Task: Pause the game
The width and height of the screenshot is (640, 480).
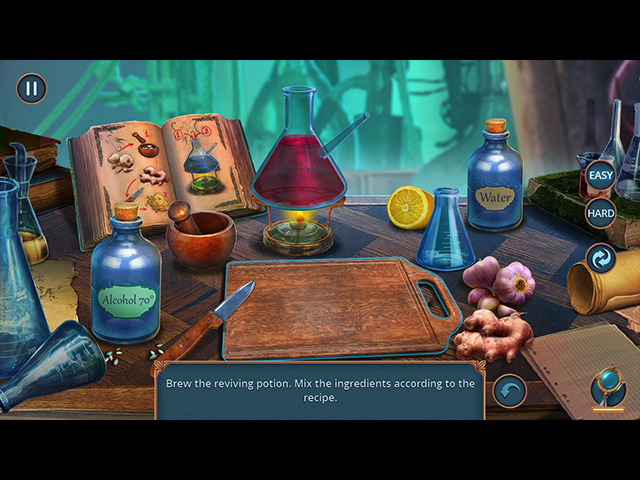Action: (x=31, y=89)
